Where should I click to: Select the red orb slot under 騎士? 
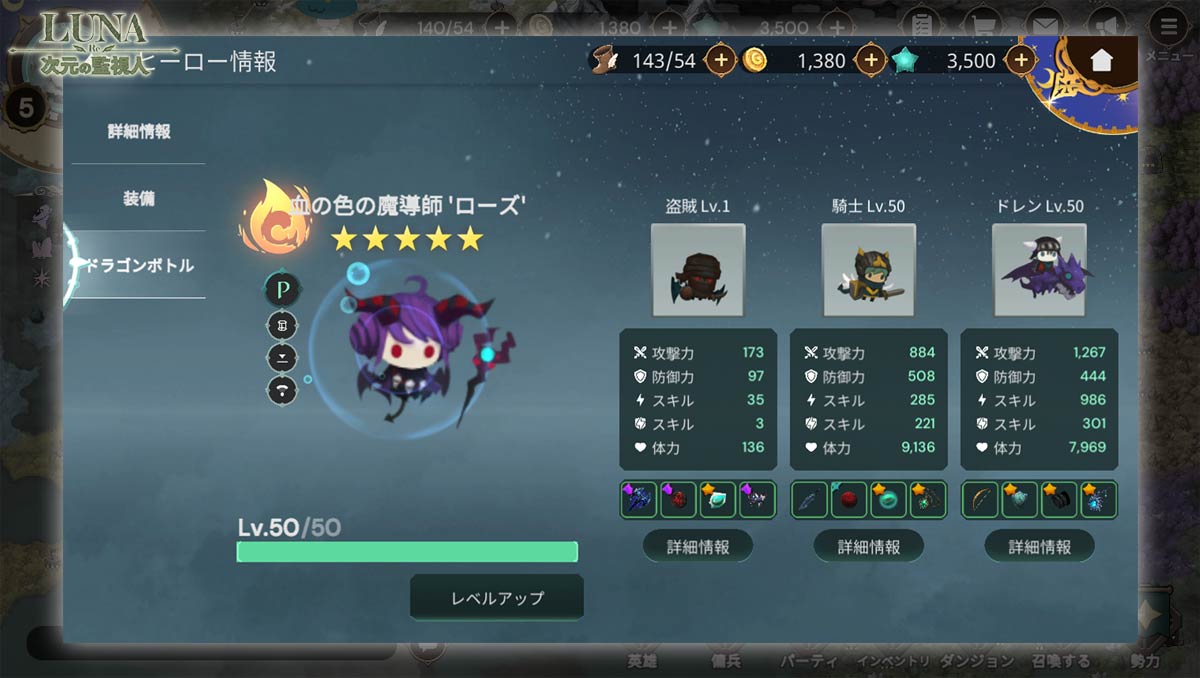point(848,500)
